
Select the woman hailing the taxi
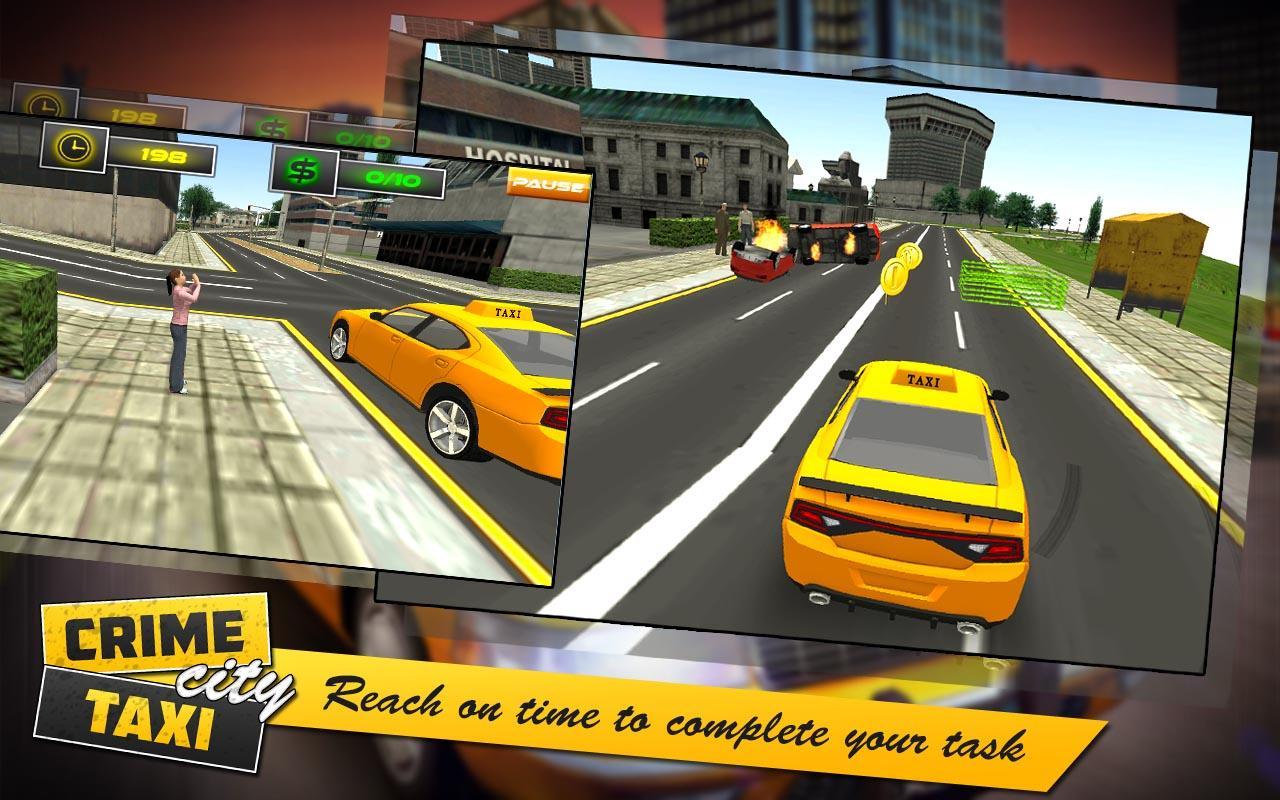tap(180, 330)
